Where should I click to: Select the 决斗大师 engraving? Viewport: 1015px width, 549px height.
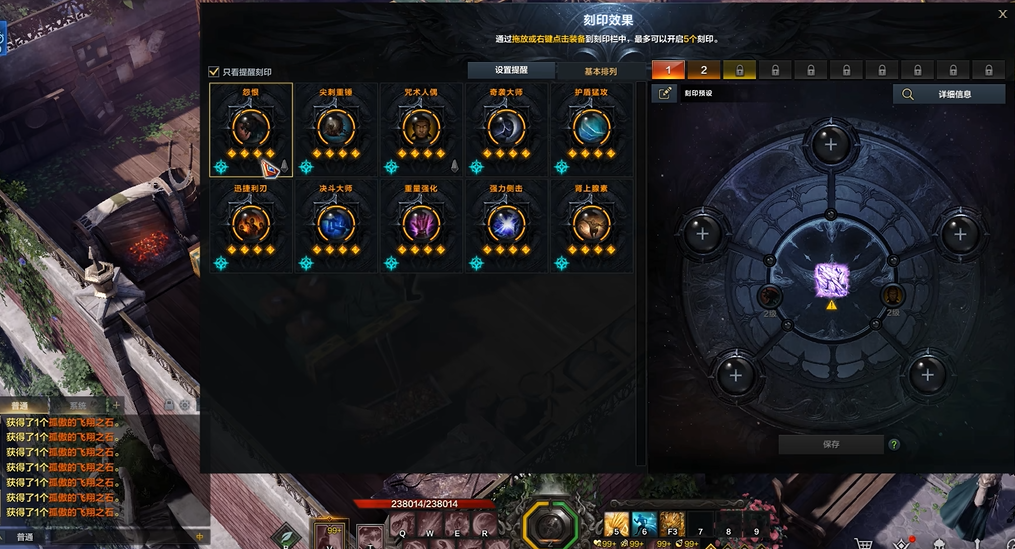(x=336, y=222)
